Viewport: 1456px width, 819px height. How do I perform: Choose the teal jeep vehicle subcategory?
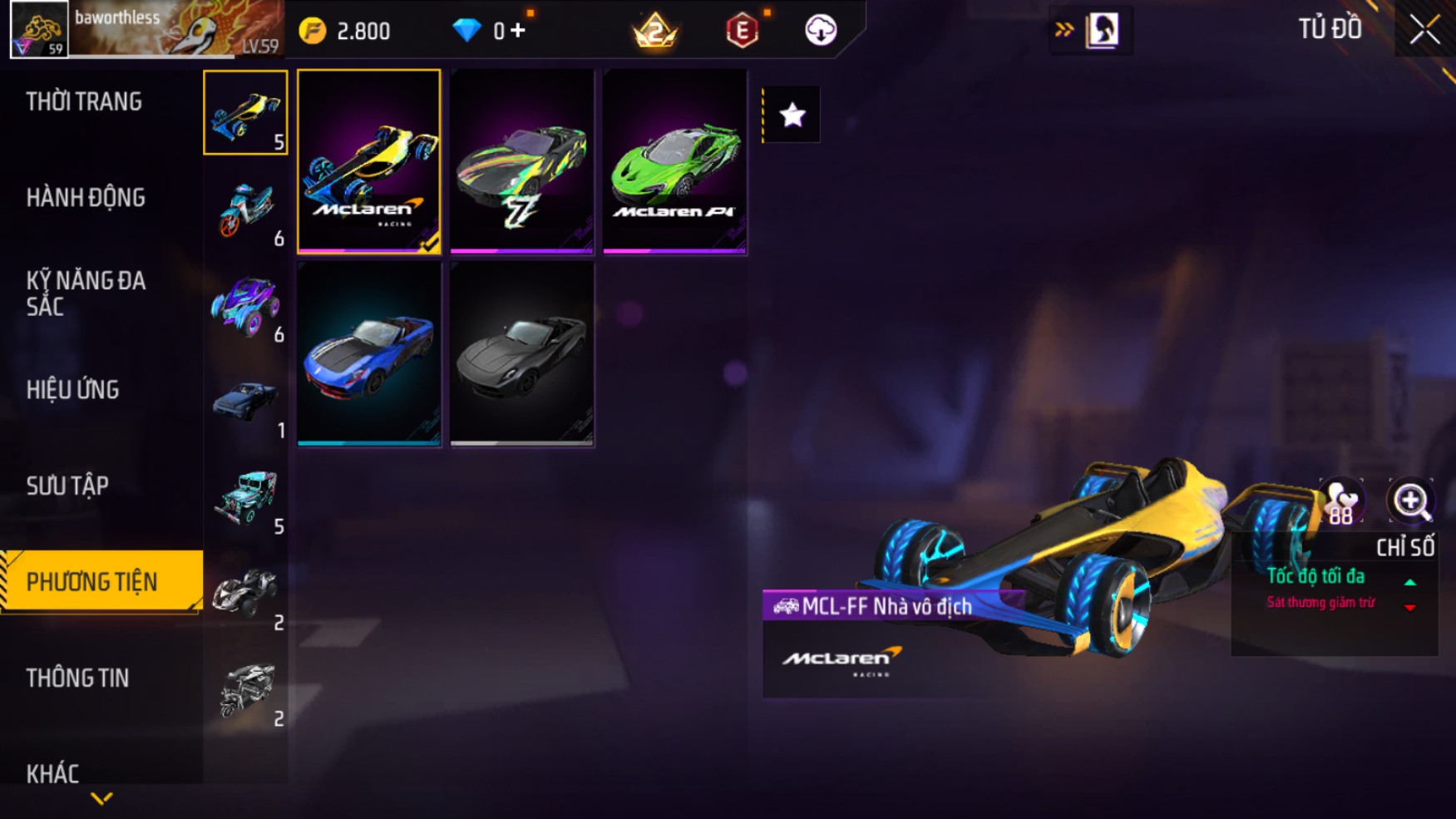pos(246,497)
